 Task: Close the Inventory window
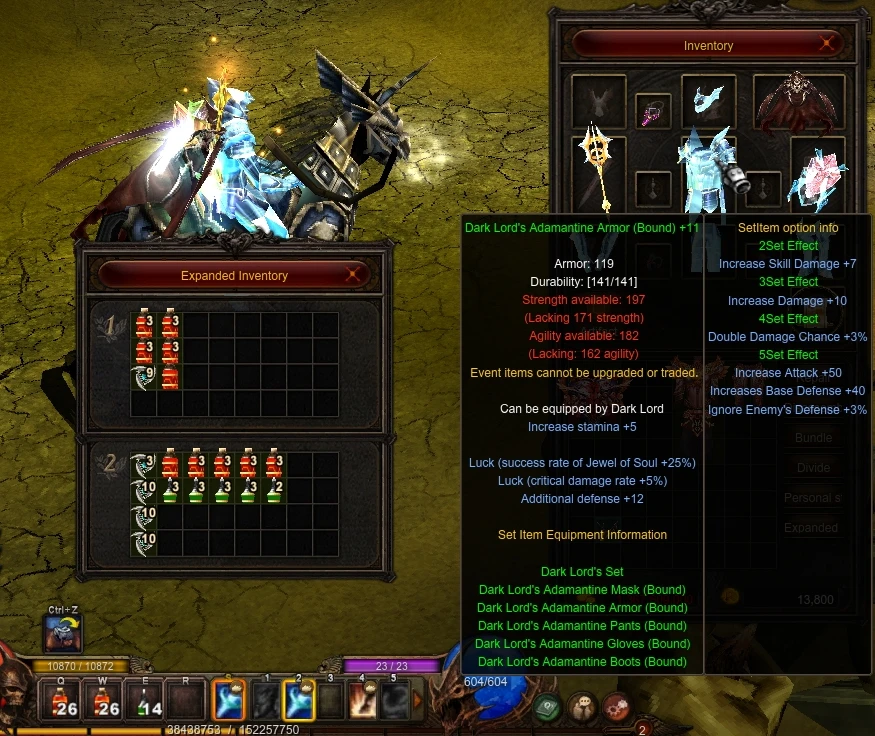(827, 44)
